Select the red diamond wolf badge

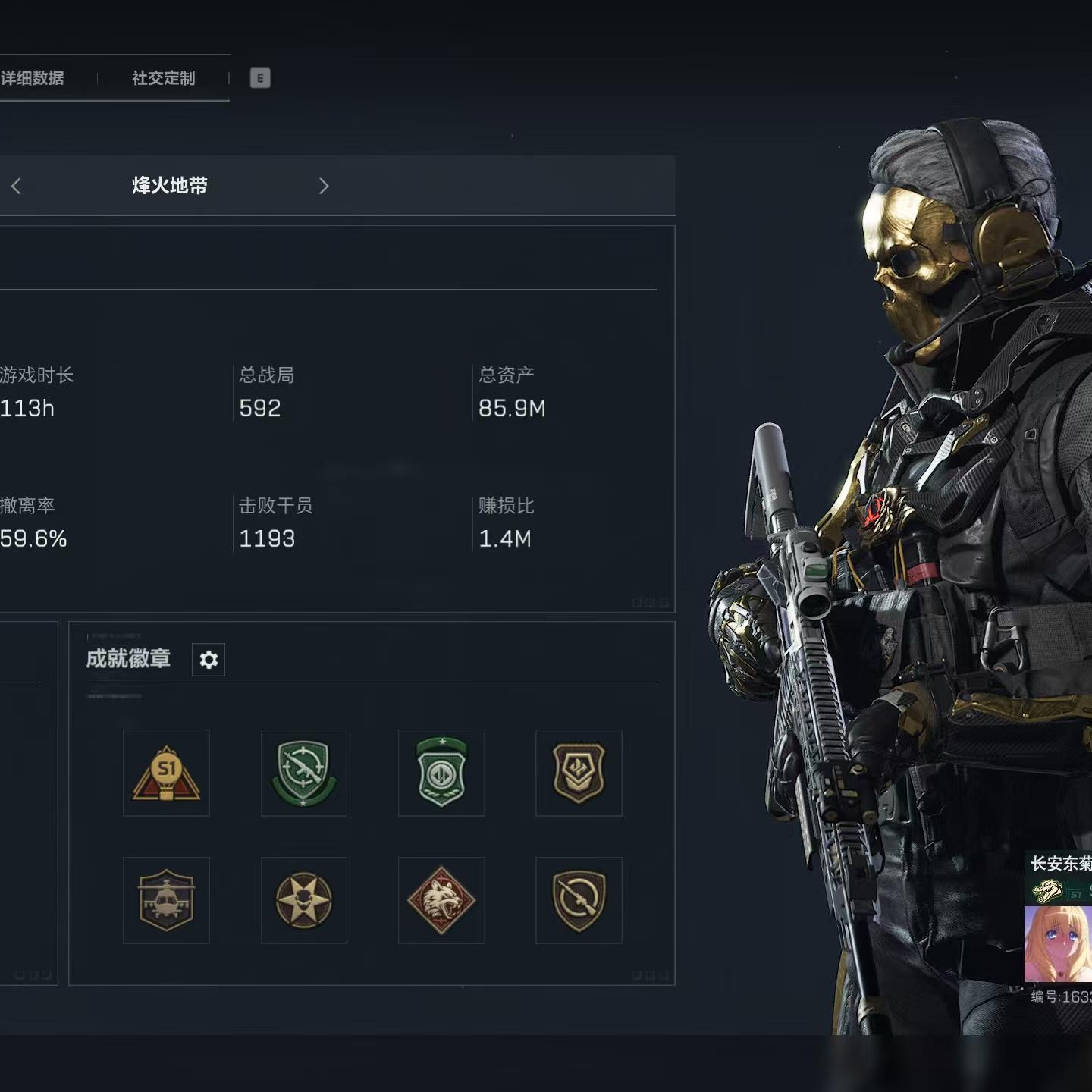(441, 900)
